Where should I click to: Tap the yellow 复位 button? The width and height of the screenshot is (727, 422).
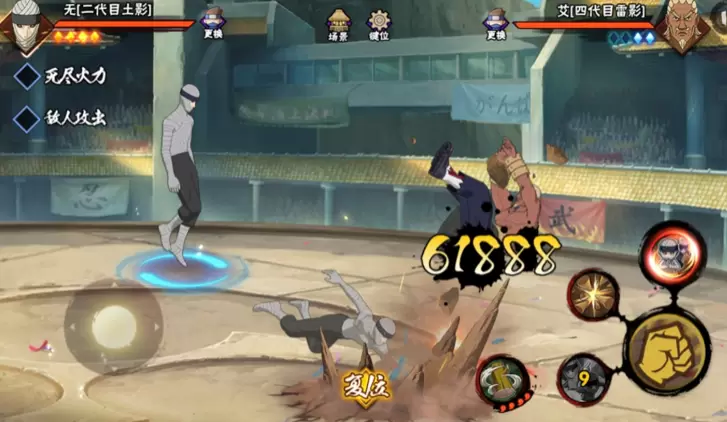367,385
